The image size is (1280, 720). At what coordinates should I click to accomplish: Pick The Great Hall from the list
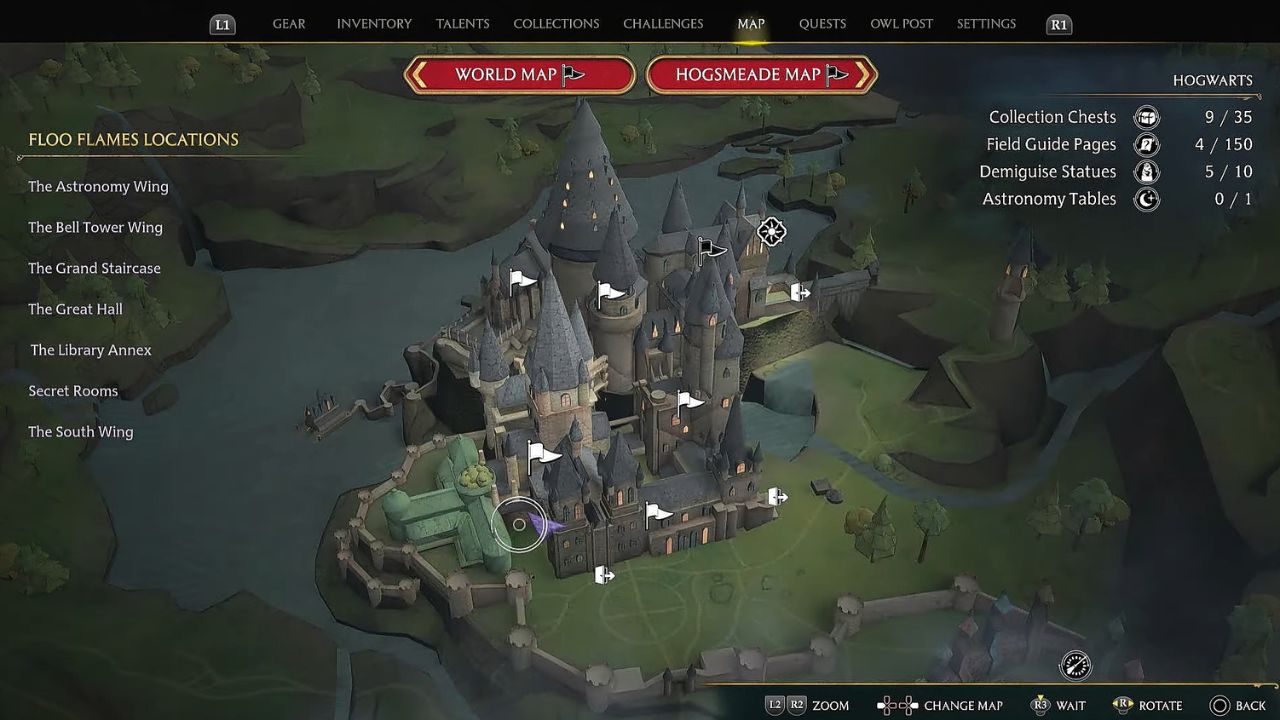[75, 310]
